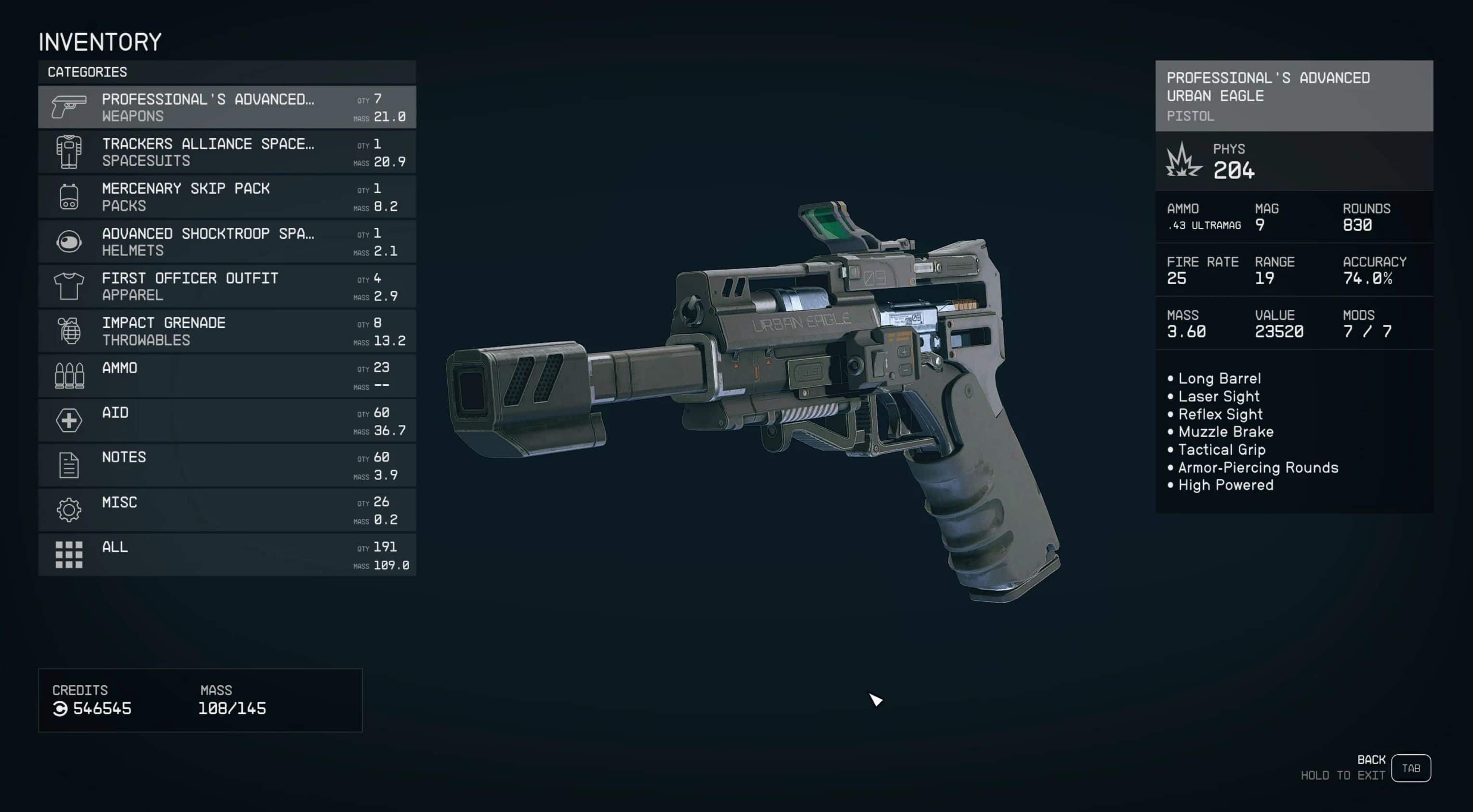
Task: Select the Spacesuits category row
Action: pos(226,152)
